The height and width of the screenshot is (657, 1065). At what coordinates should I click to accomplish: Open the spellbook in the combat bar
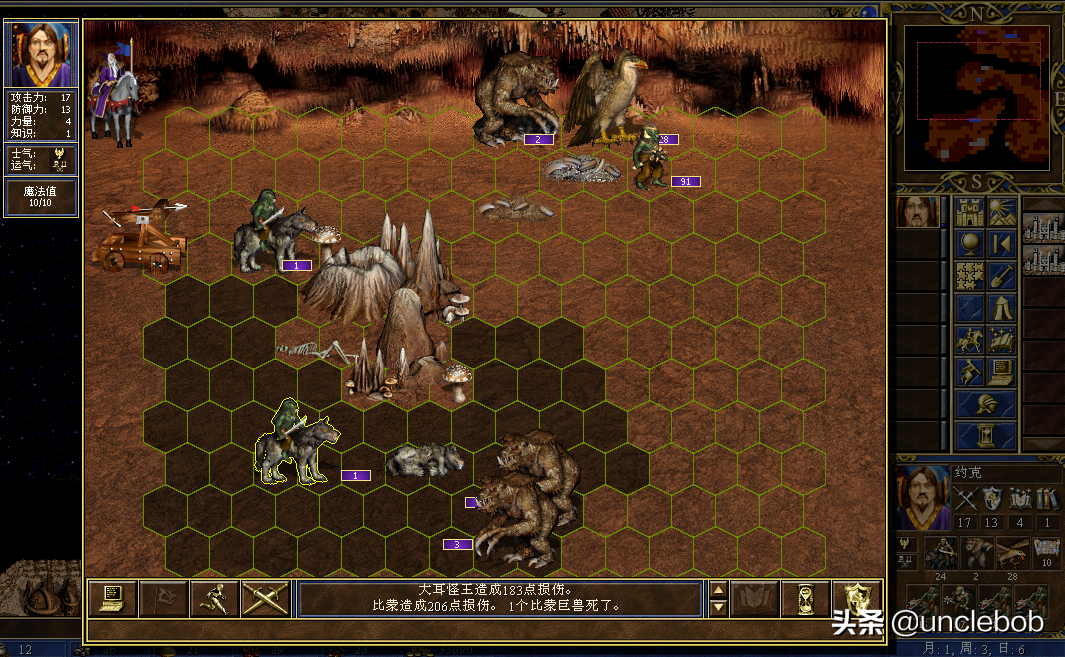(x=755, y=598)
